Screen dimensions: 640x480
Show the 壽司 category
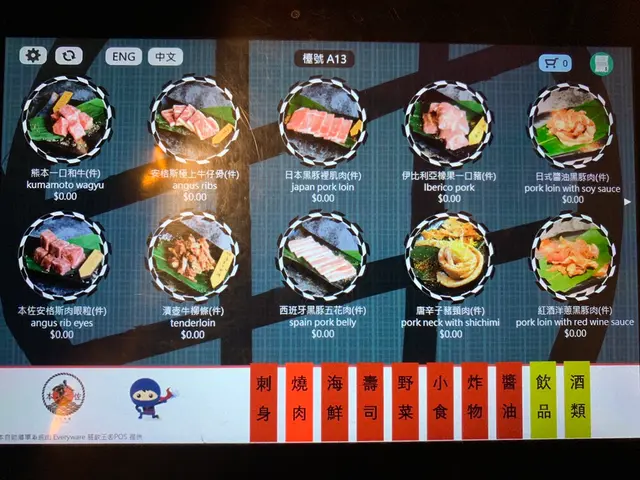pyautogui.click(x=369, y=400)
